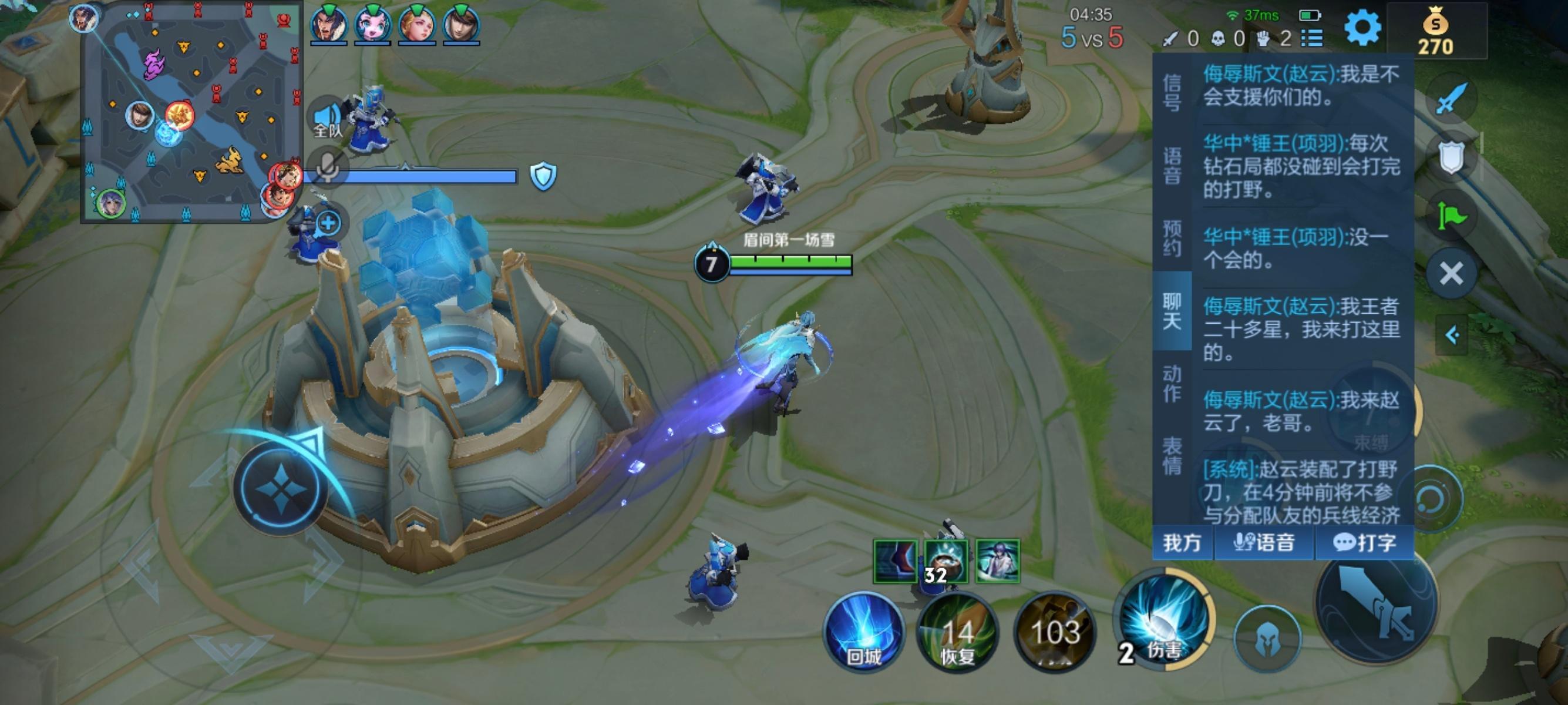The height and width of the screenshot is (705, 1568).
Task: Toggle the 我方 team channel button
Action: 1182,542
